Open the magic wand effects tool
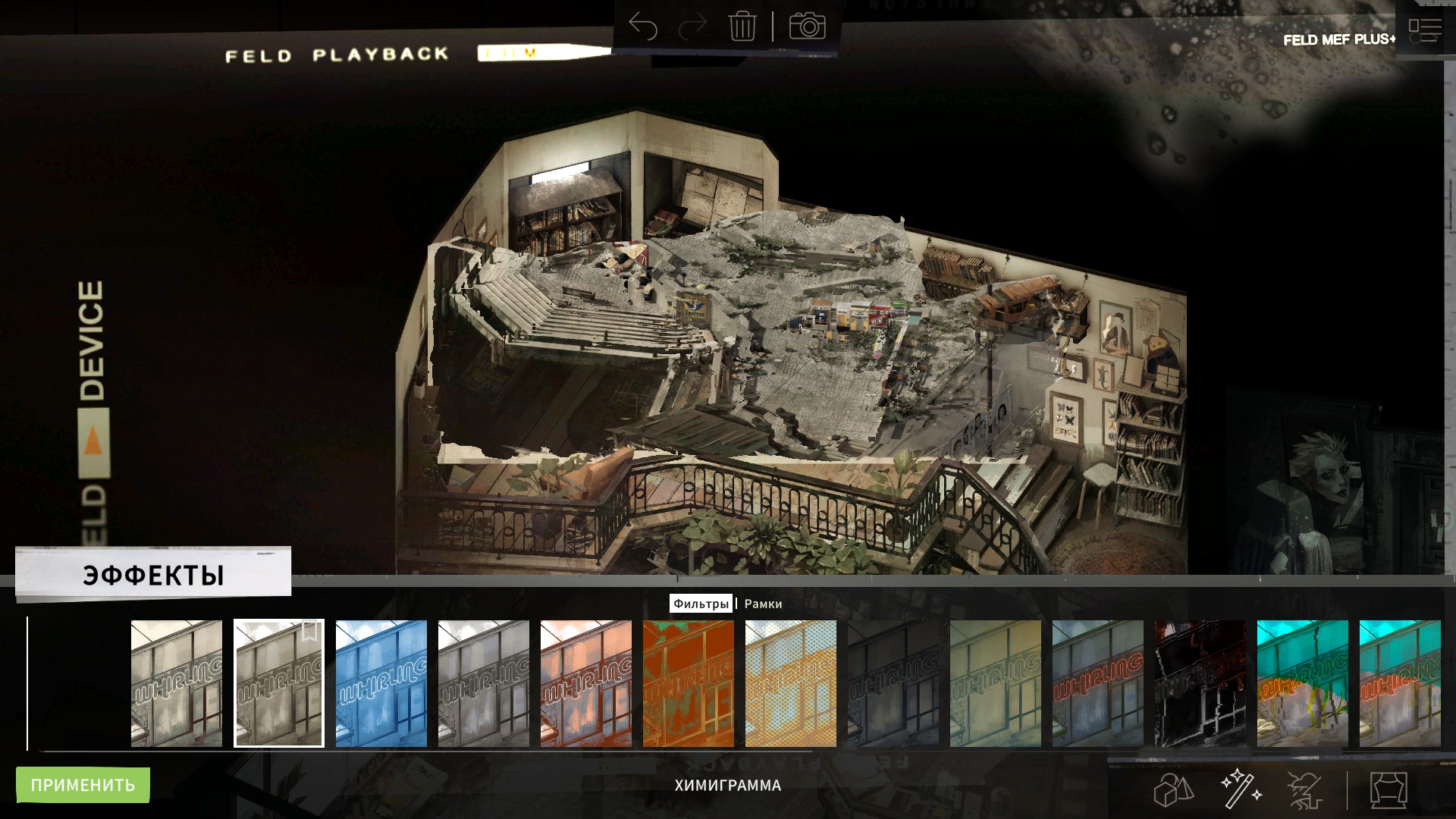Image resolution: width=1456 pixels, height=819 pixels. (1241, 789)
